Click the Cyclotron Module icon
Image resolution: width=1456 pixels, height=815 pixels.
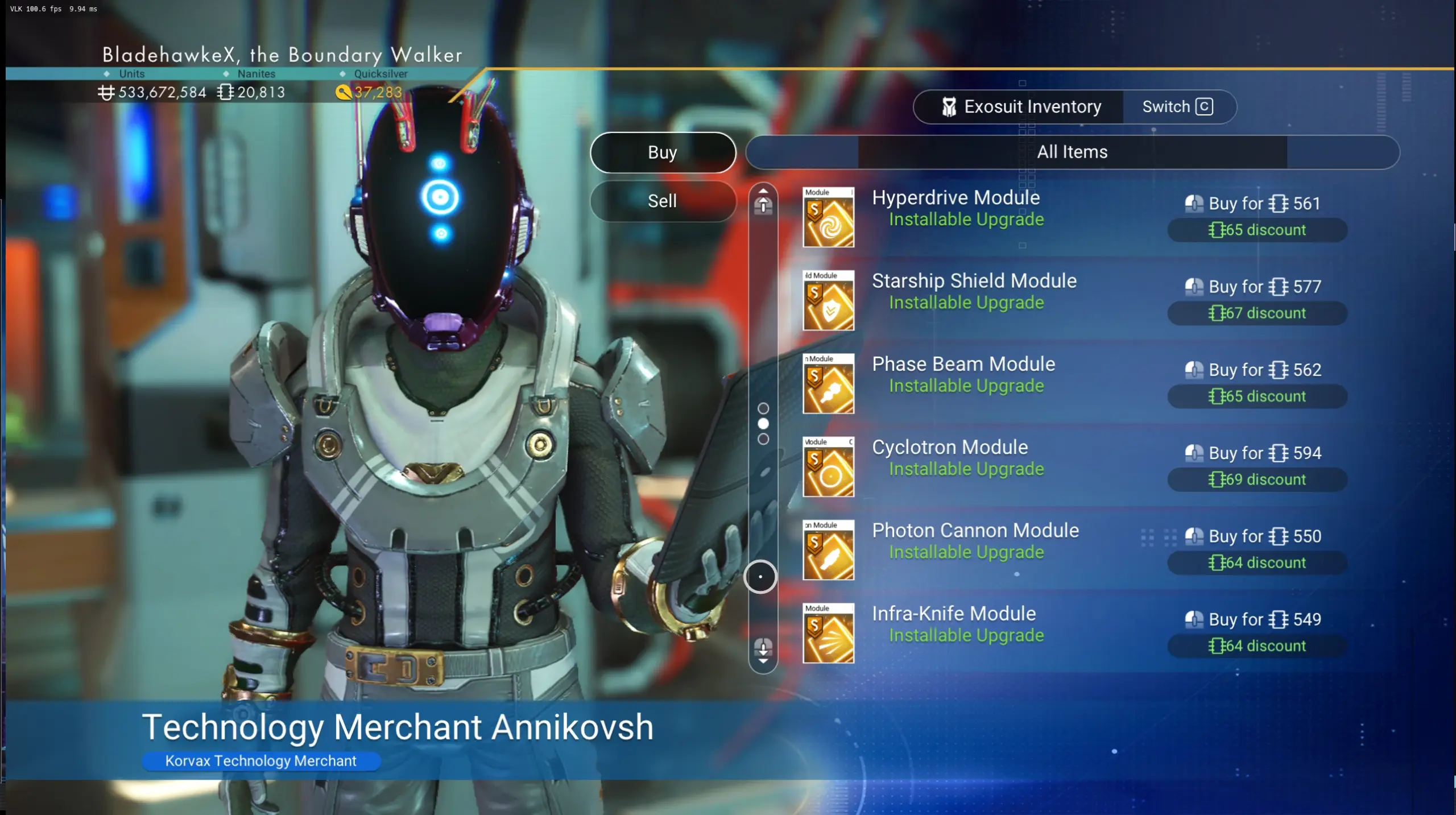point(828,467)
